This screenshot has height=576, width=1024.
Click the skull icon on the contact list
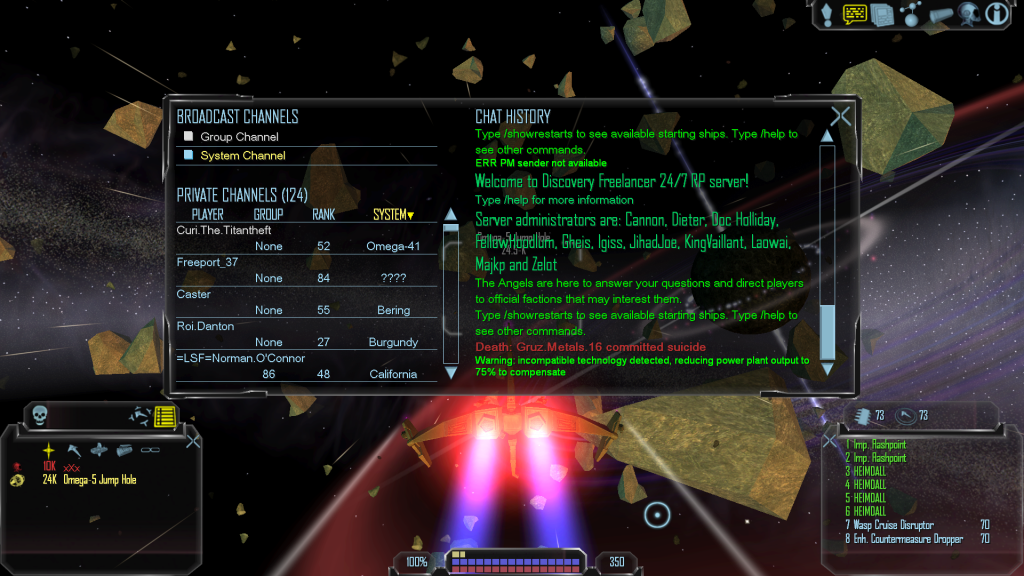(40, 414)
